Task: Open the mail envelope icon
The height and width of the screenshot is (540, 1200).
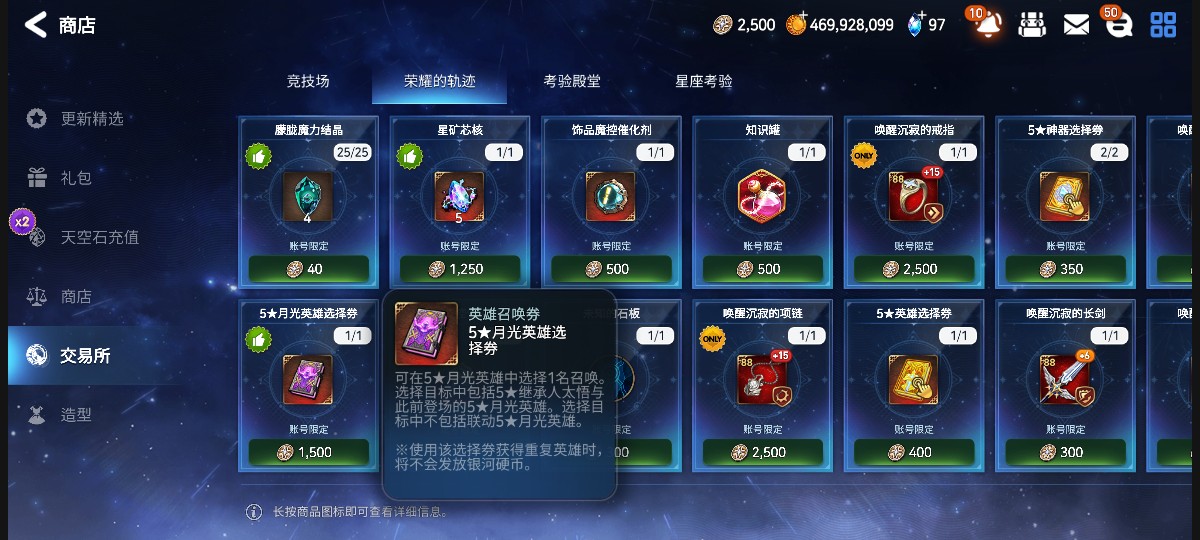Action: [x=1076, y=25]
